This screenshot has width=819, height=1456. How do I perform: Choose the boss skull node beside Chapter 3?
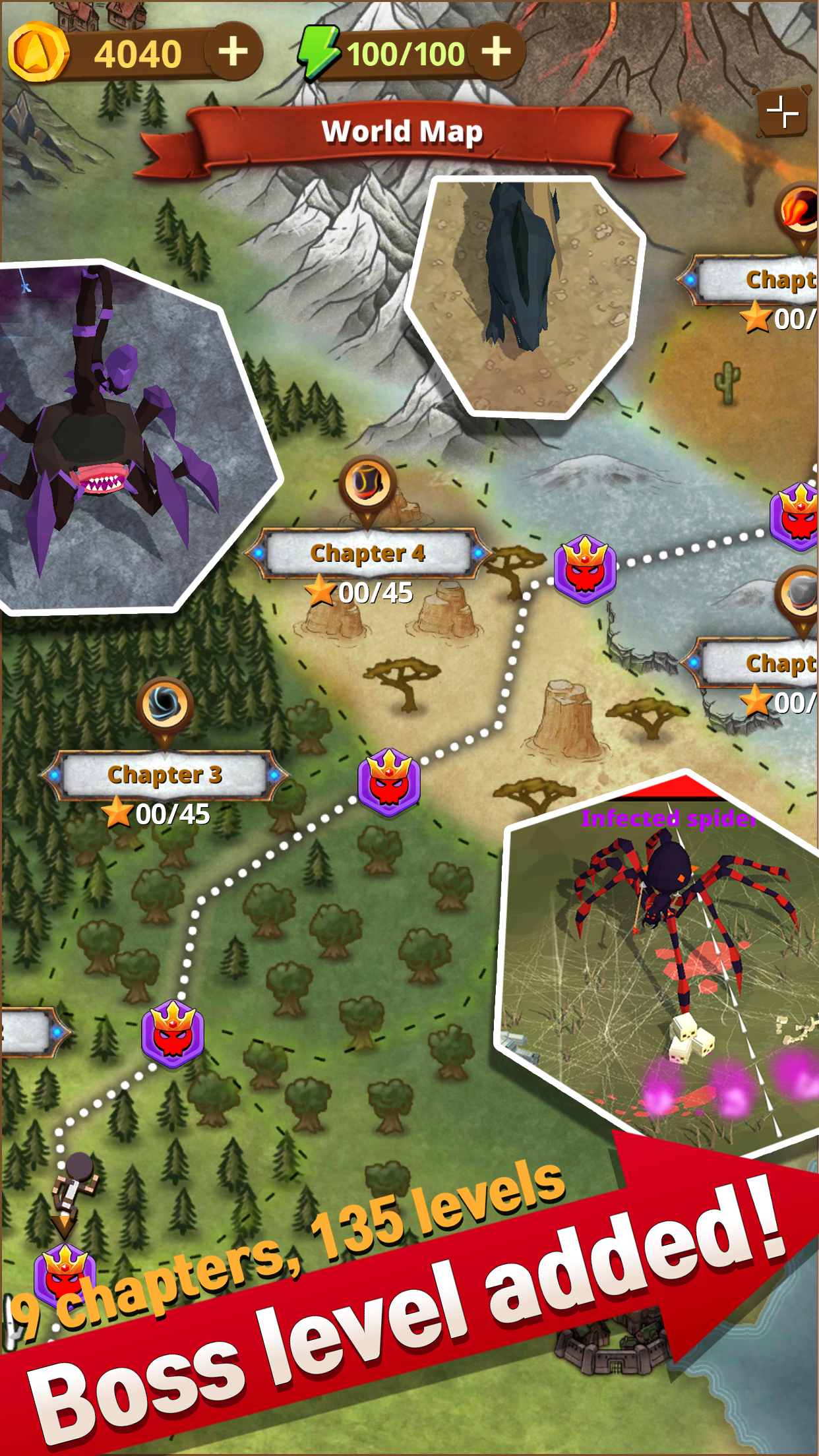pyautogui.click(x=389, y=783)
